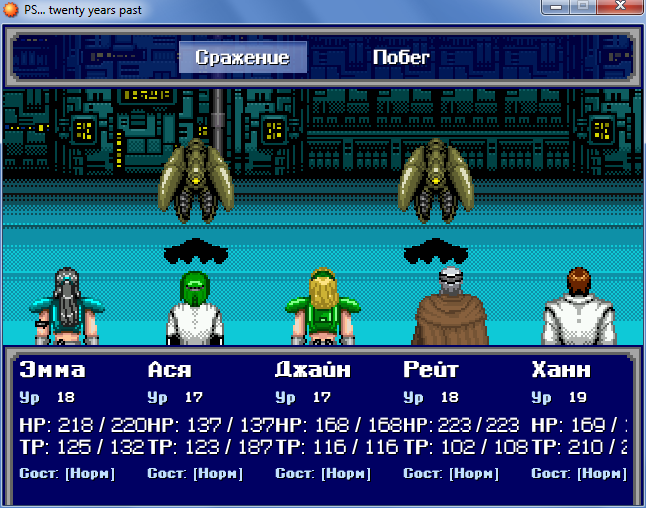Select the Сражение battle command

pos(242,57)
